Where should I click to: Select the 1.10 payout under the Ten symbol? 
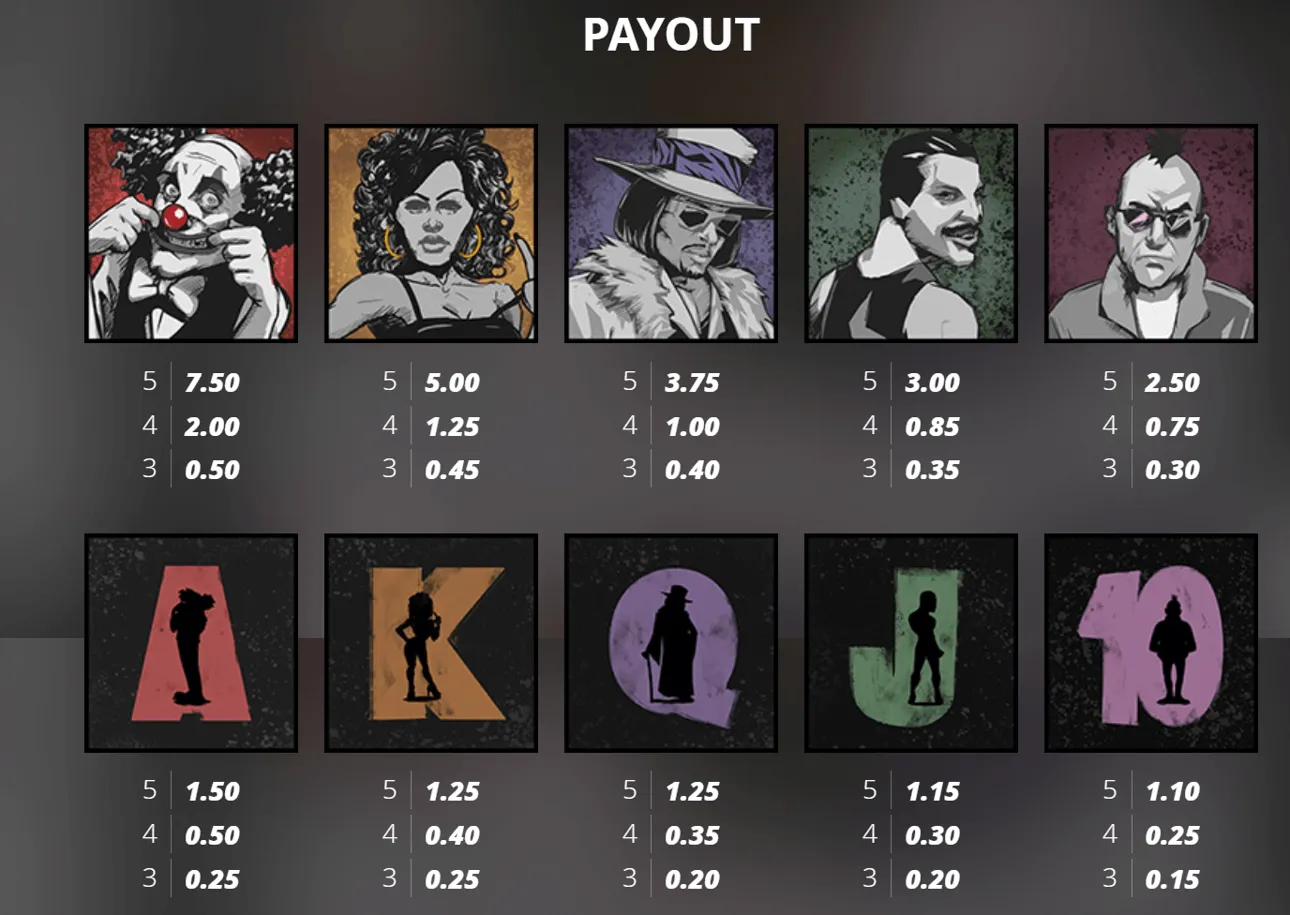(1172, 791)
